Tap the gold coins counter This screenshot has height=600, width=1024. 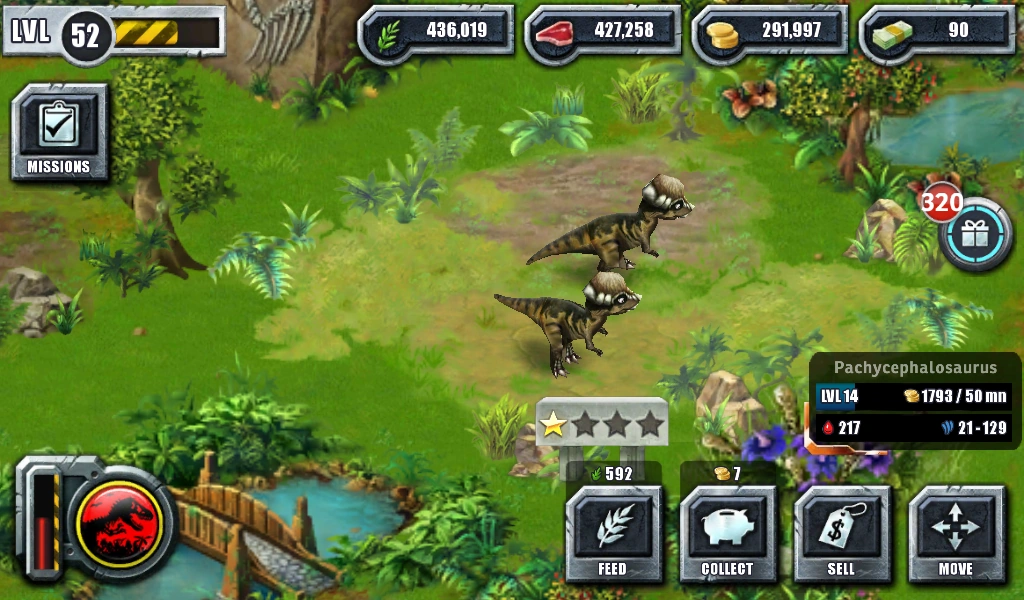770,31
